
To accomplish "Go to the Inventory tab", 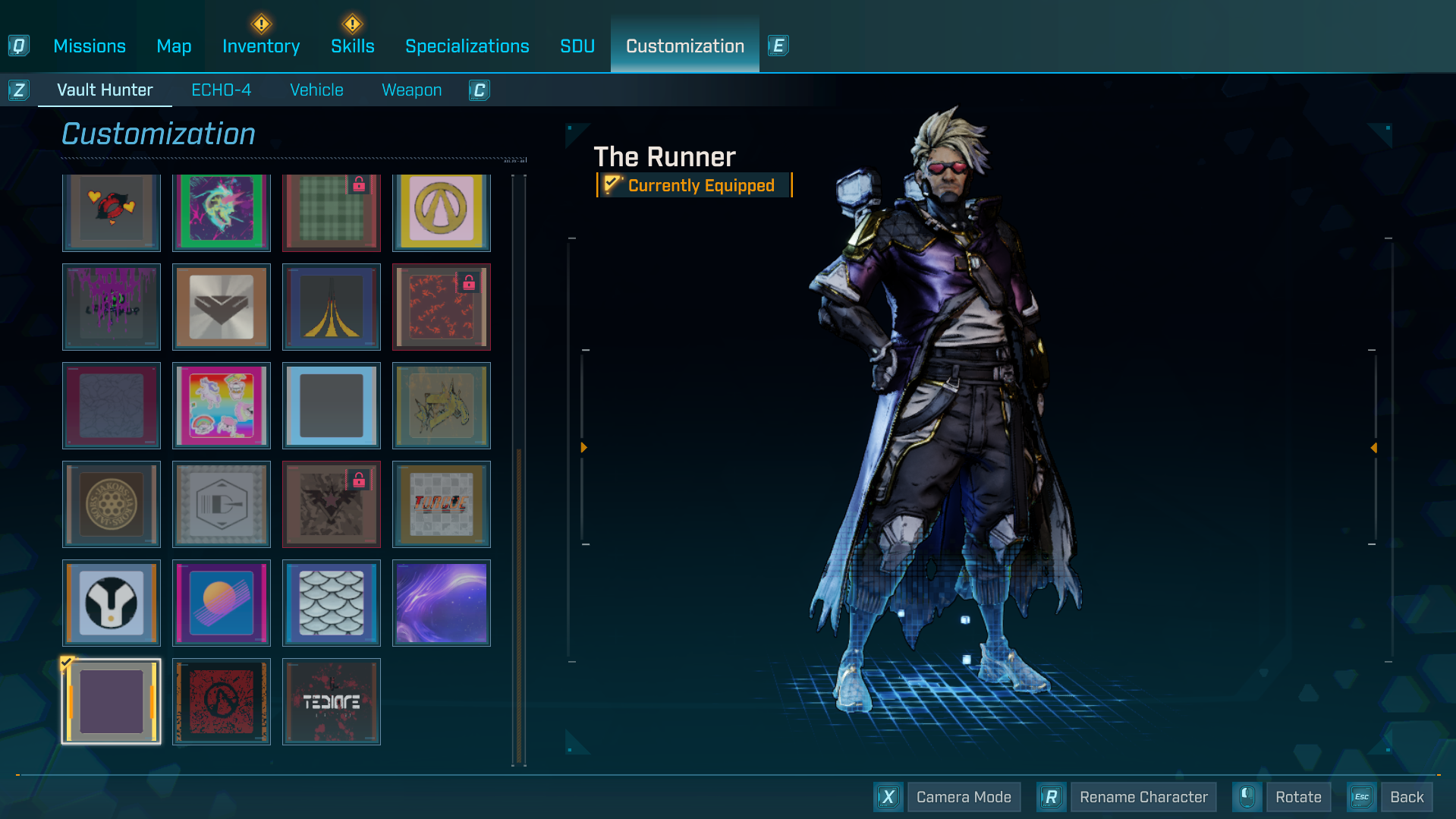I will tap(261, 46).
